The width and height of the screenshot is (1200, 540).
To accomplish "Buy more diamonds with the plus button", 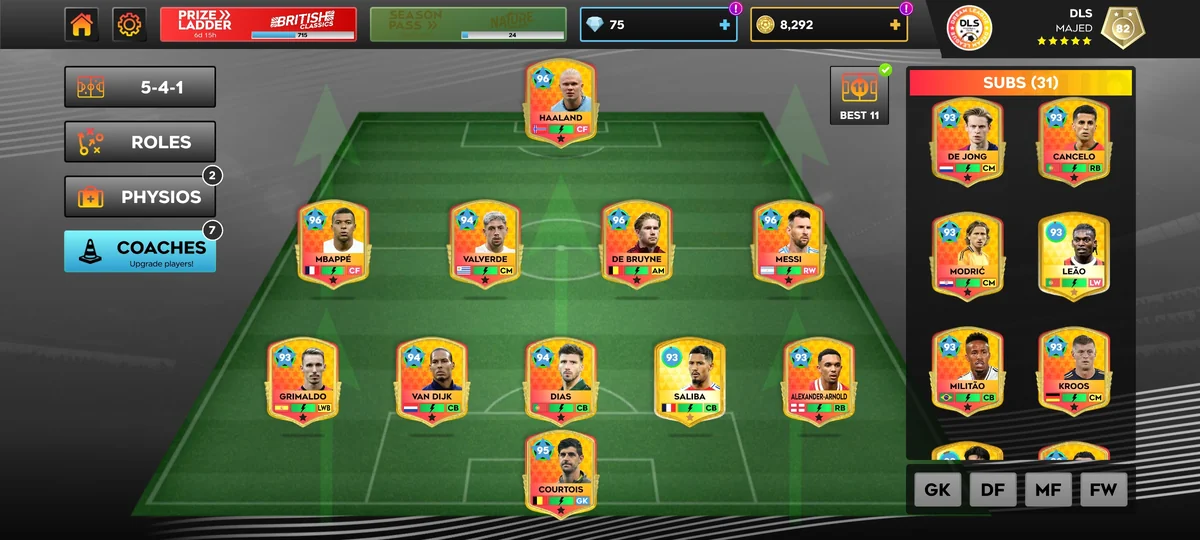I will click(x=725, y=25).
